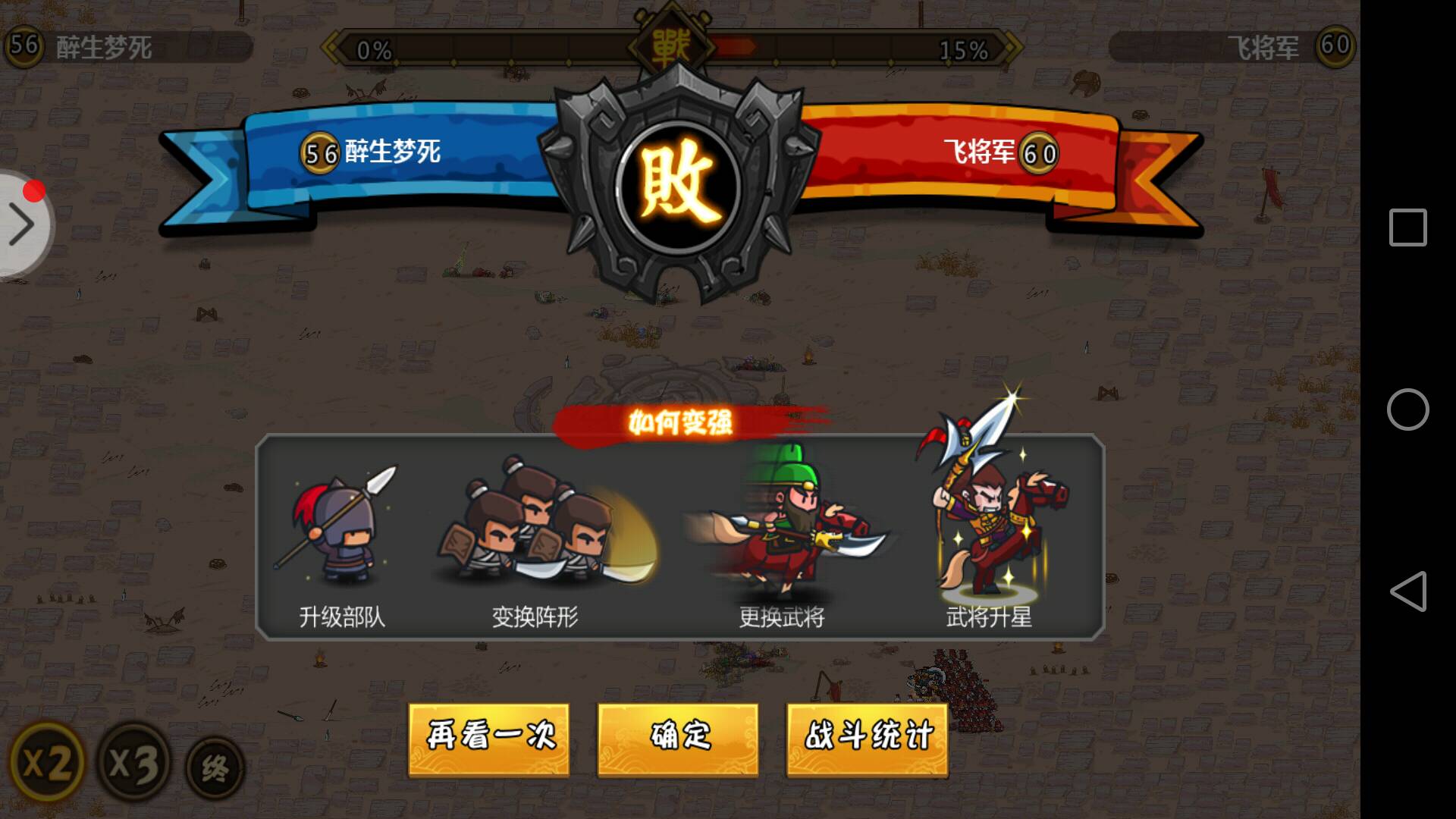Tap the 再看一次 replay button
This screenshot has height=819, width=1456.
coord(489,738)
